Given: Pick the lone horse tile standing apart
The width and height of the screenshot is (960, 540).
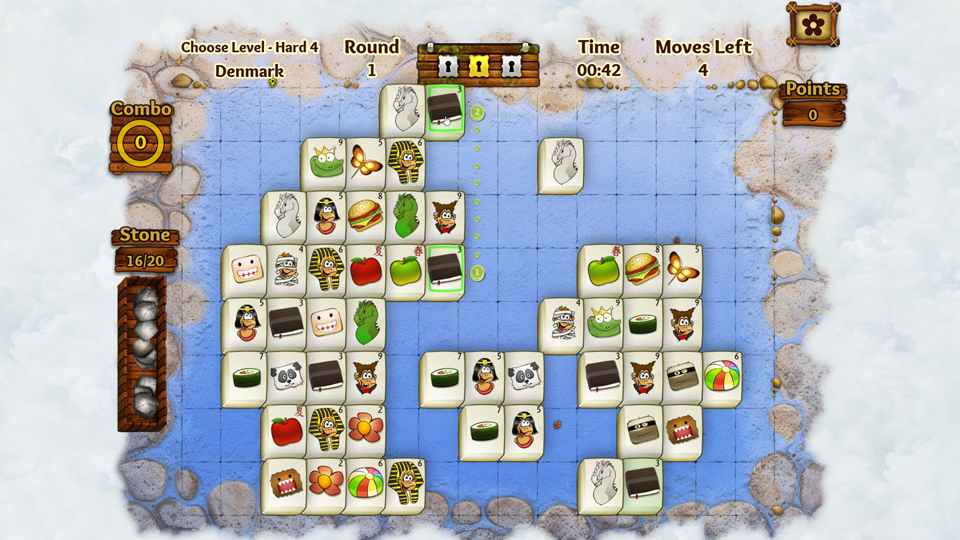Looking at the screenshot, I should [x=562, y=164].
